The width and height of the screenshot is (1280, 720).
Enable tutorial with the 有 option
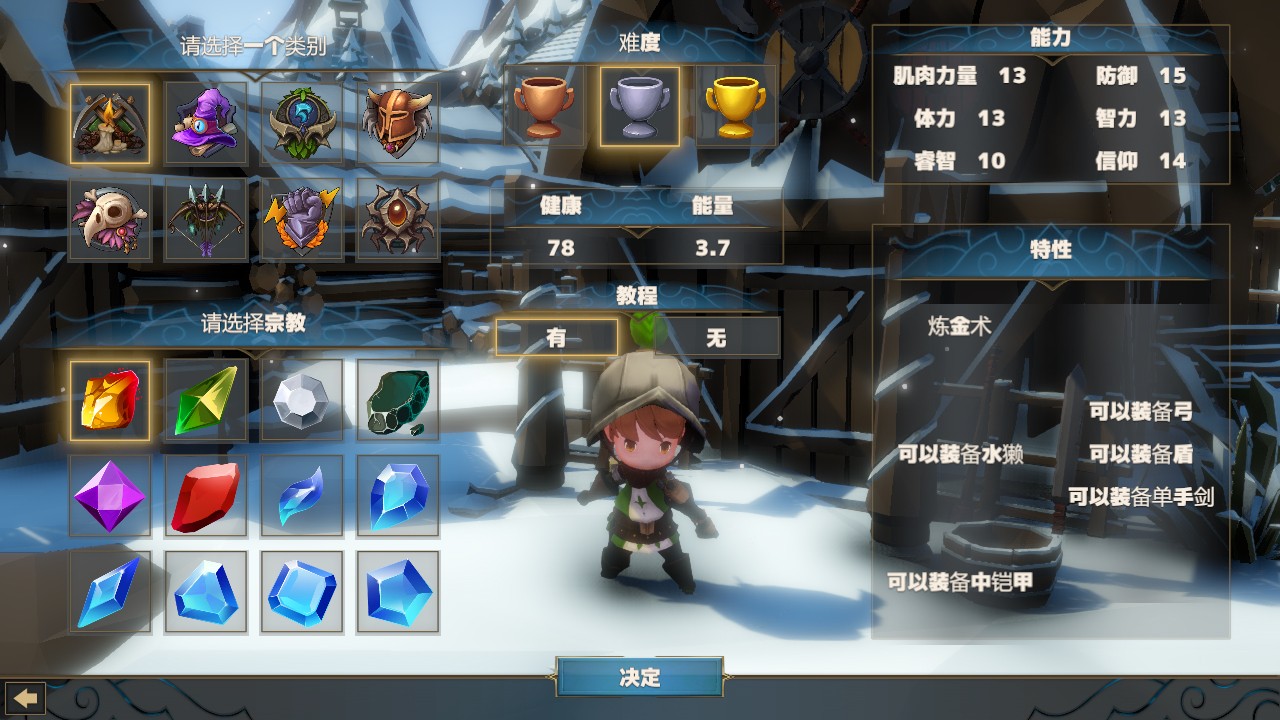557,337
